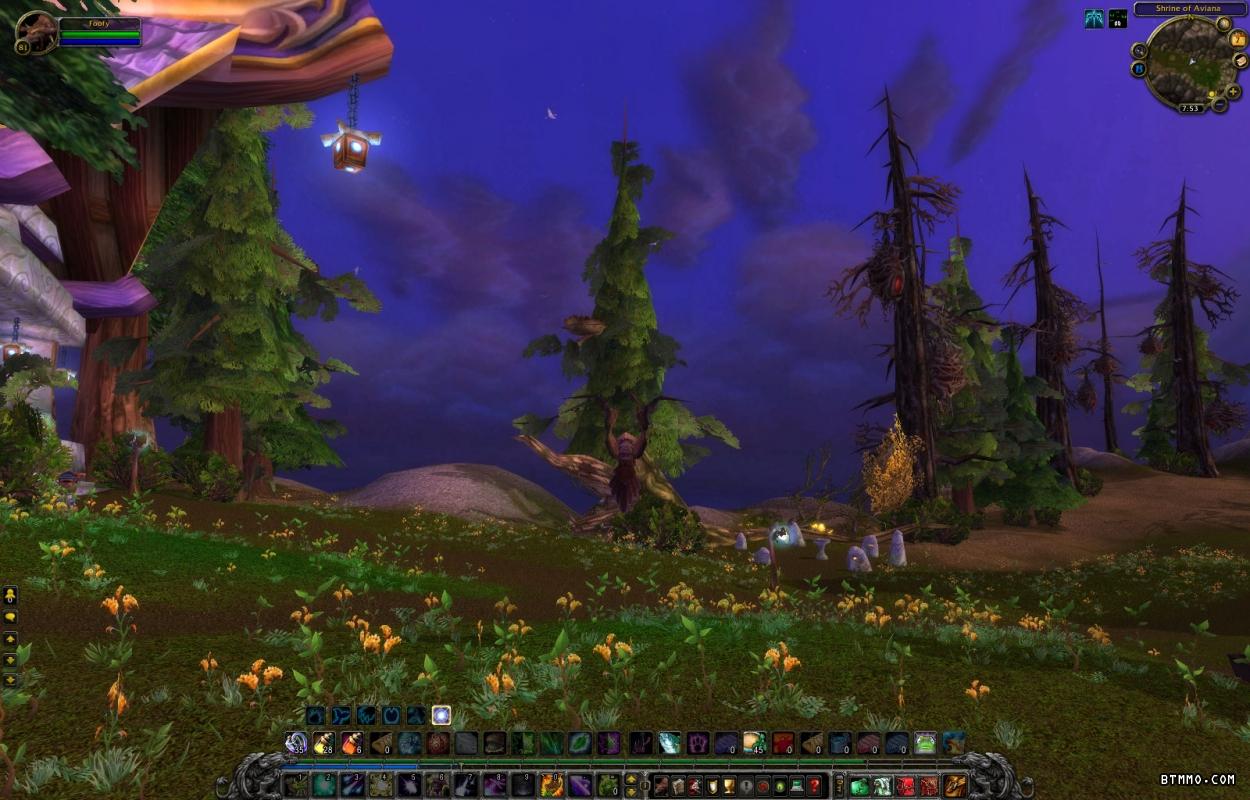This screenshot has width=1250, height=800.
Task: Use the yellow potion with 28 count
Action: (x=324, y=743)
